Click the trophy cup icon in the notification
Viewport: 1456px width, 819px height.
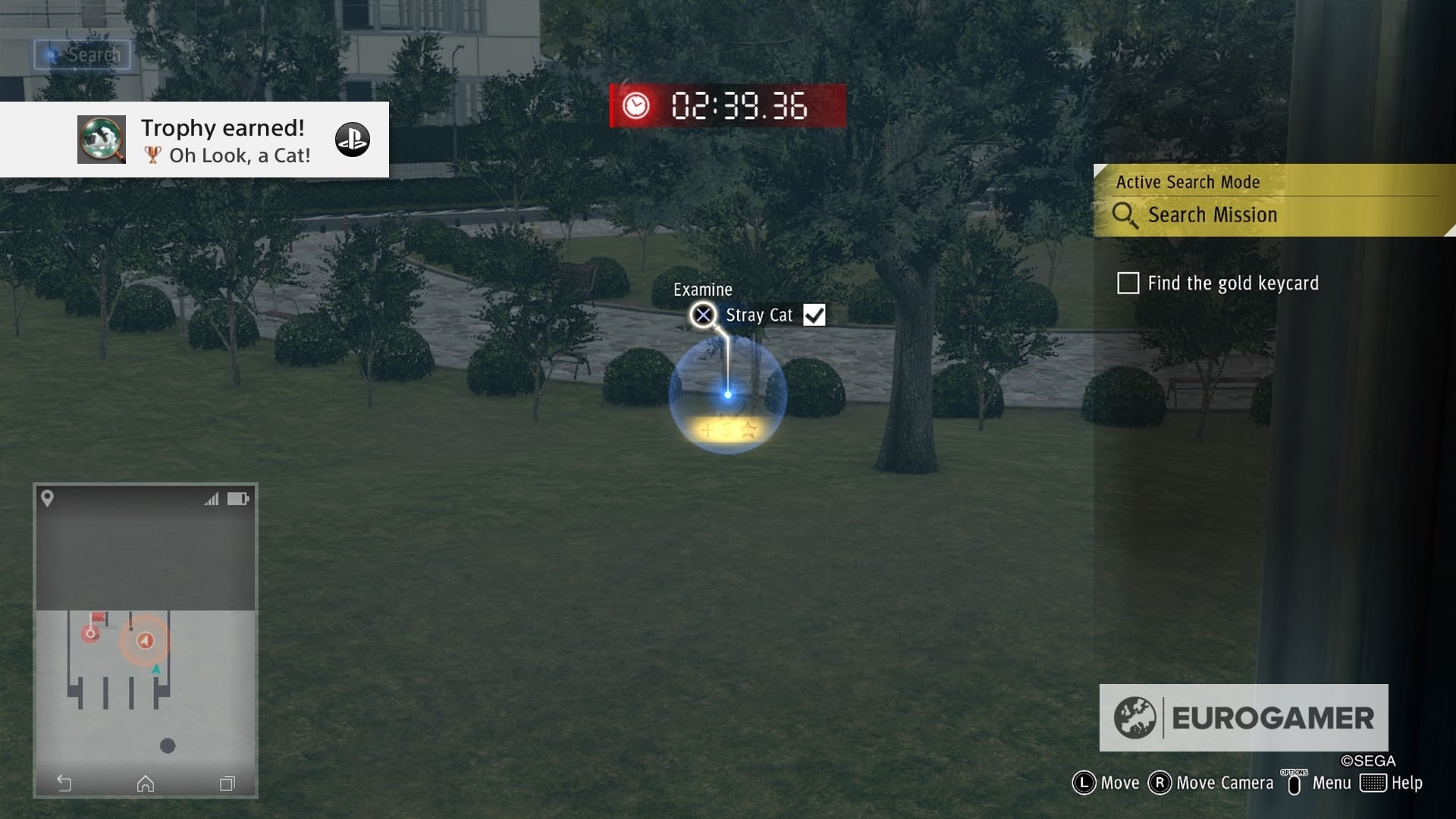[152, 155]
